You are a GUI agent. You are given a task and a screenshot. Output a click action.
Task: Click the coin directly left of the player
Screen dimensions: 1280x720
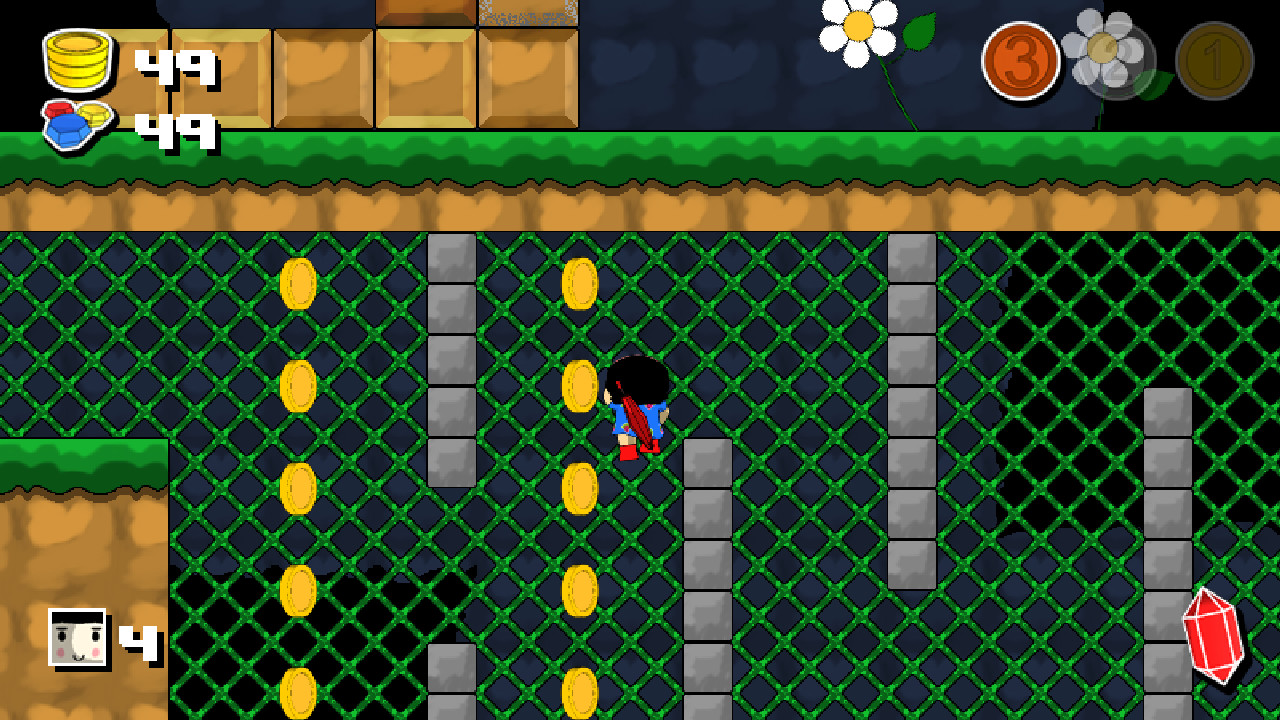[581, 385]
